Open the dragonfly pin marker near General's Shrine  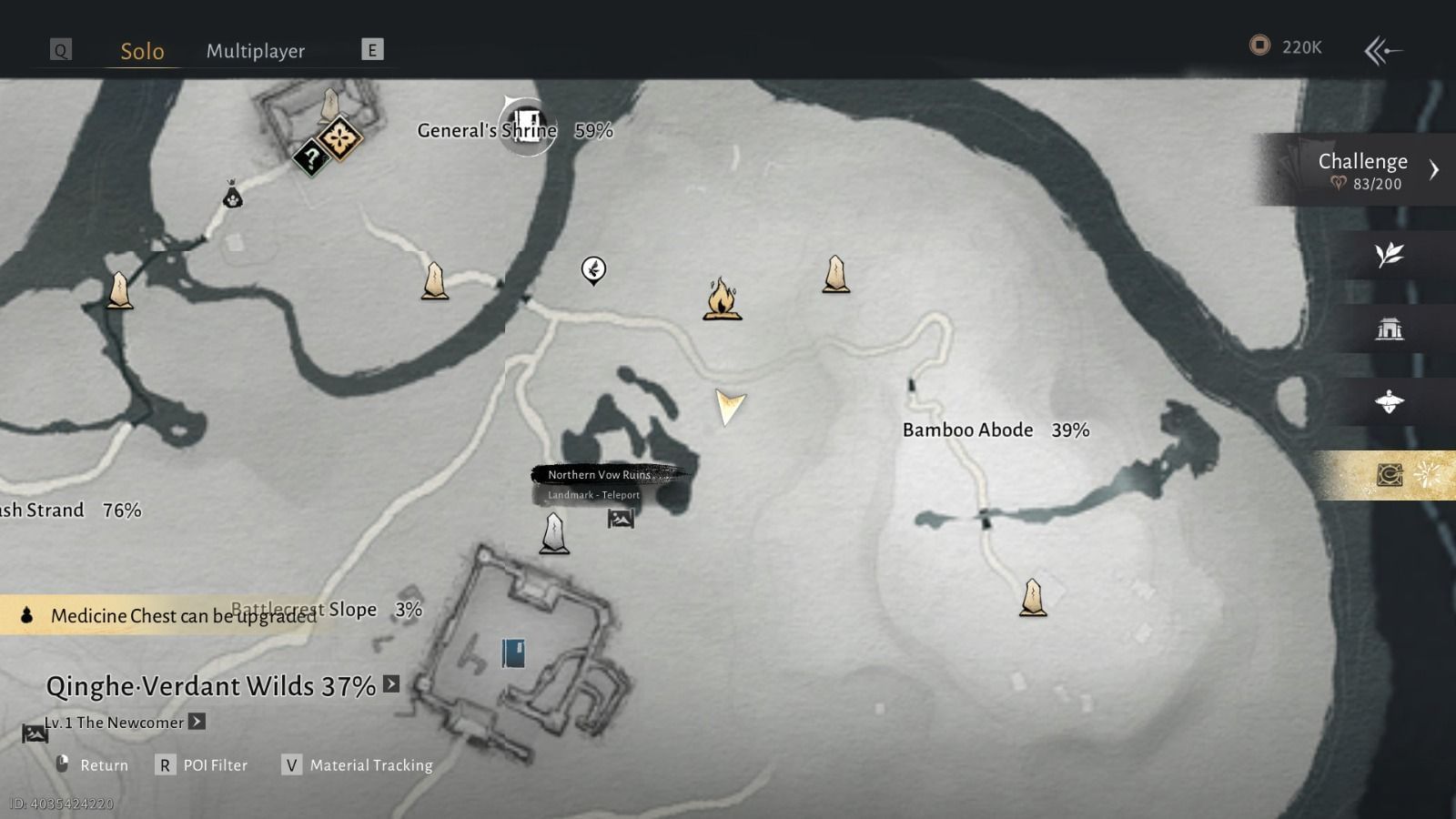(x=594, y=270)
